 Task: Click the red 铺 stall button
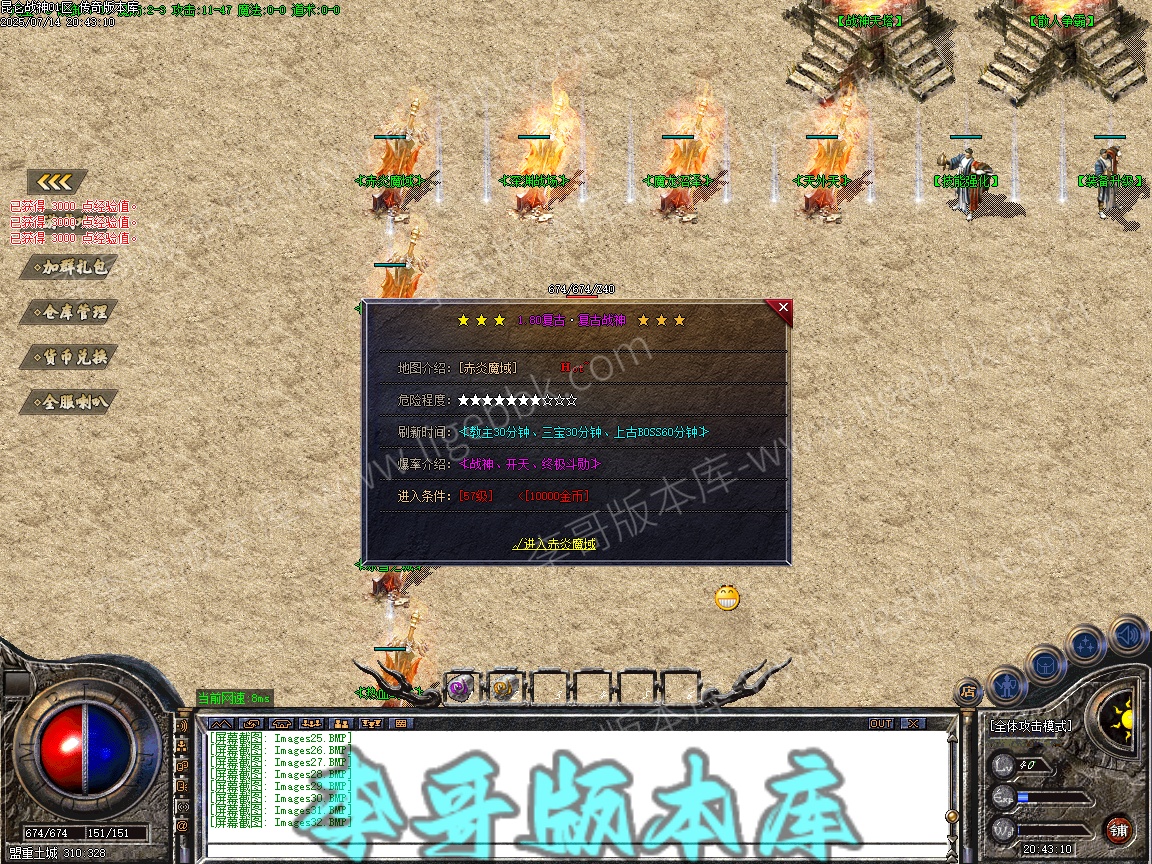[1118, 829]
